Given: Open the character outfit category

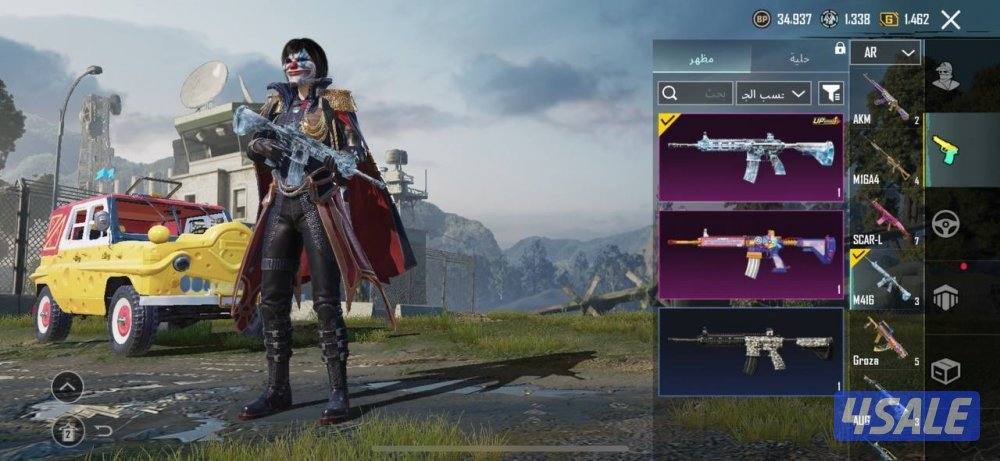Looking at the screenshot, I should [946, 76].
